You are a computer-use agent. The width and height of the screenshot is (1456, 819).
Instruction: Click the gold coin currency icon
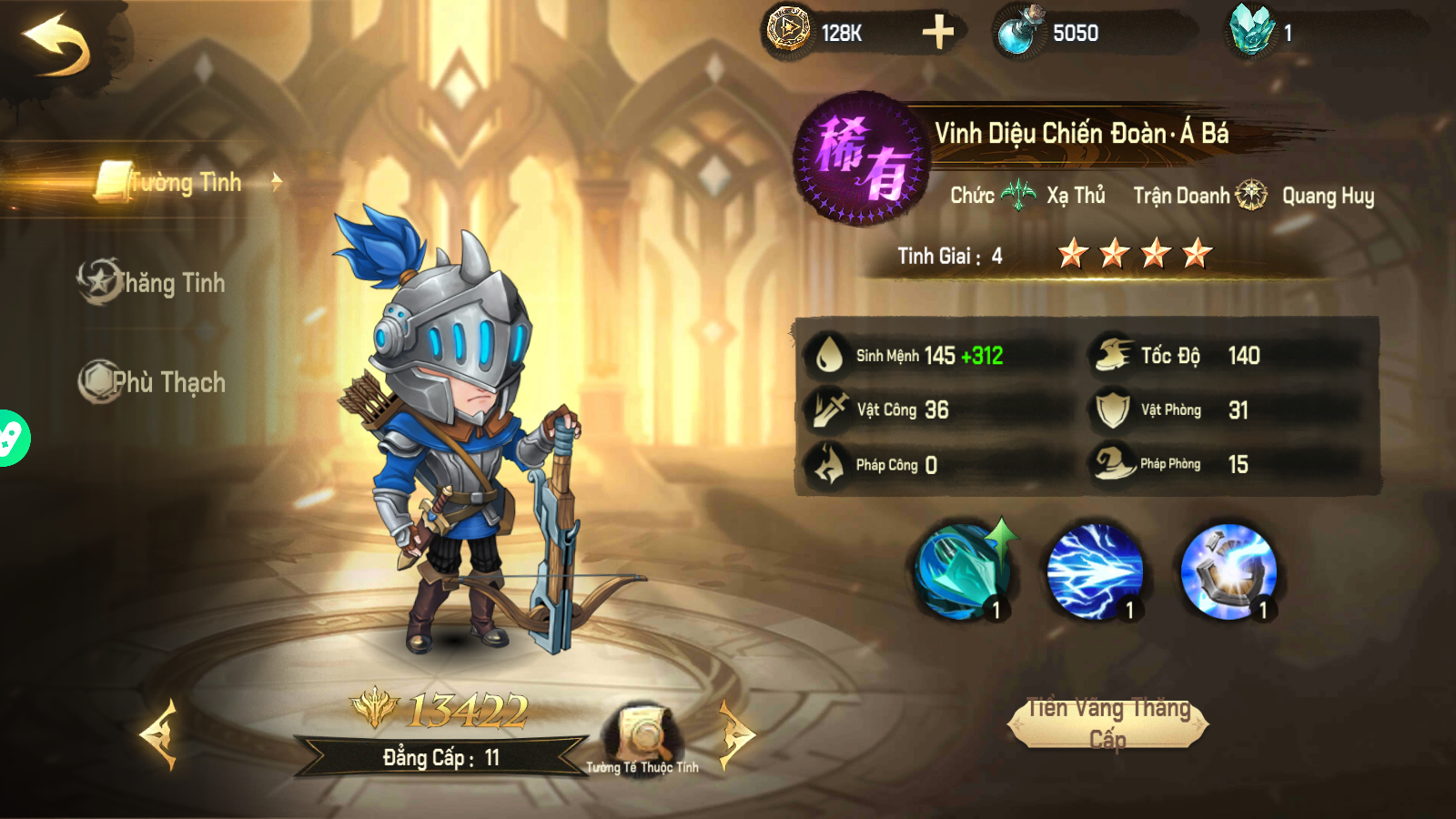point(788,34)
